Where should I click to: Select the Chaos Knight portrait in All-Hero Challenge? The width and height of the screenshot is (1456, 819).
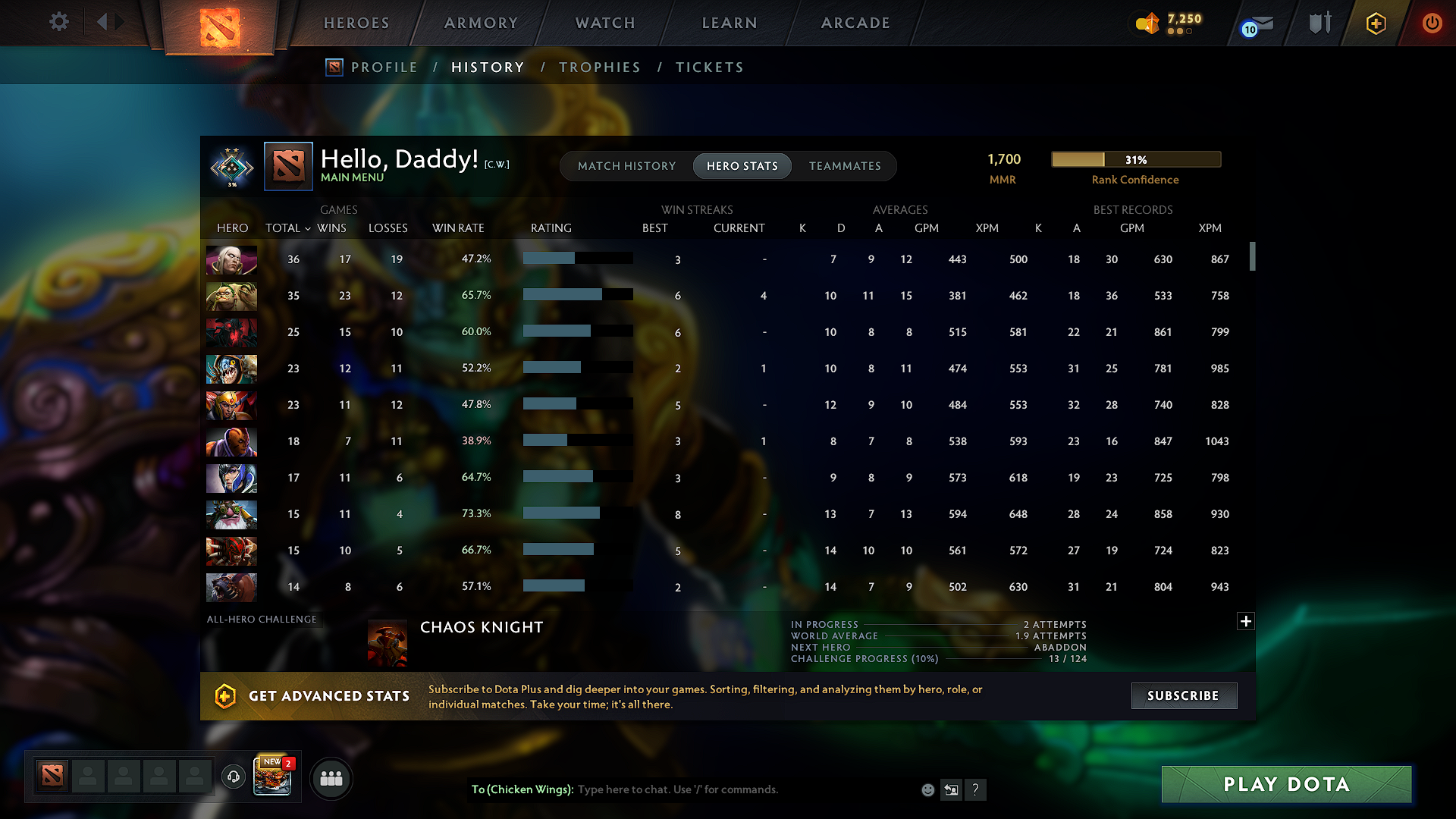(387, 642)
